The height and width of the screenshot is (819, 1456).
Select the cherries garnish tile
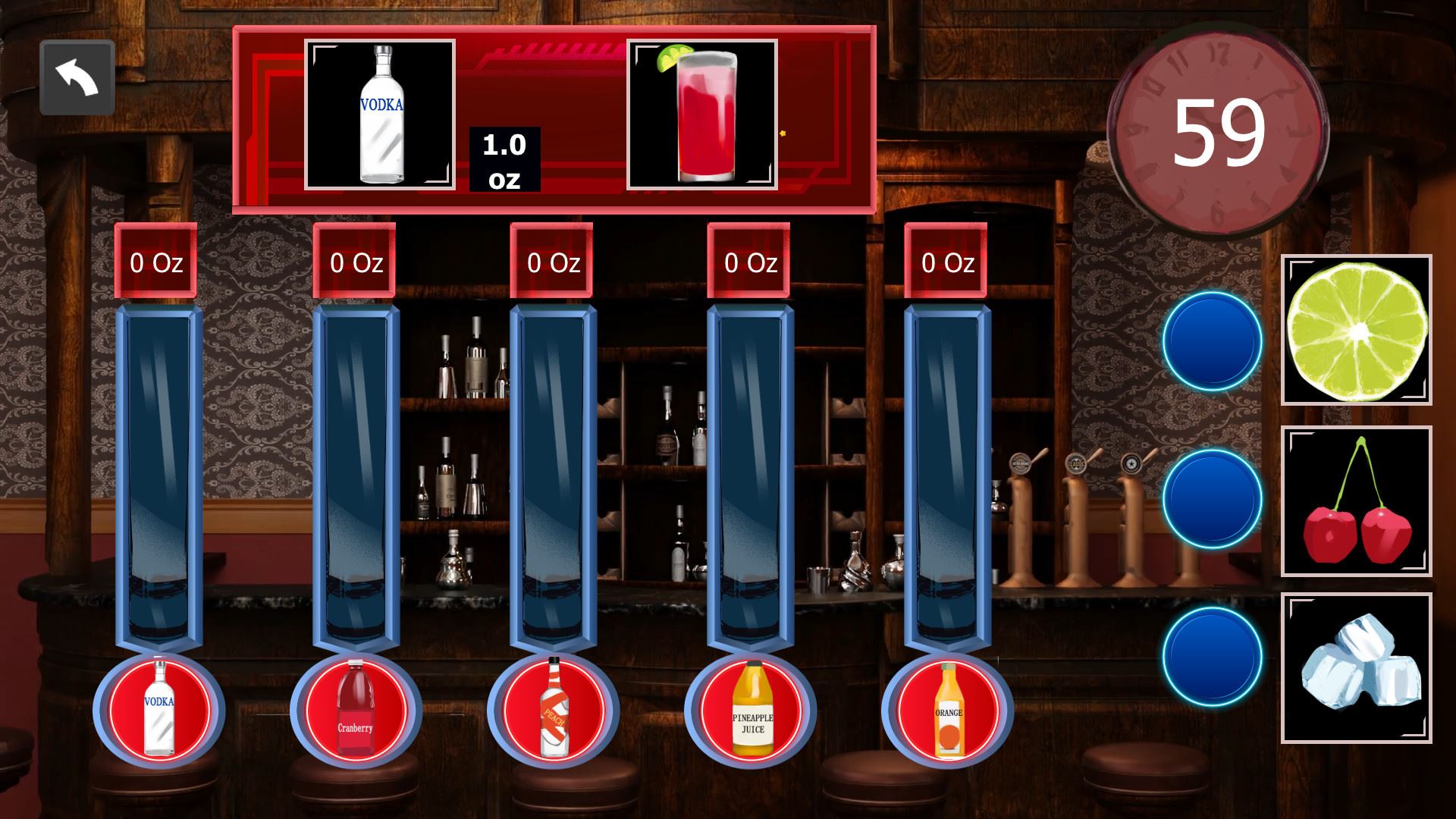point(1357,501)
